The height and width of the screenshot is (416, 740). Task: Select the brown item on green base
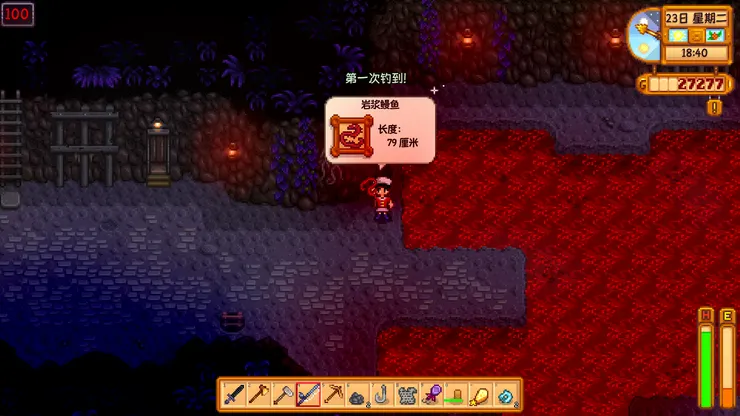pos(456,394)
